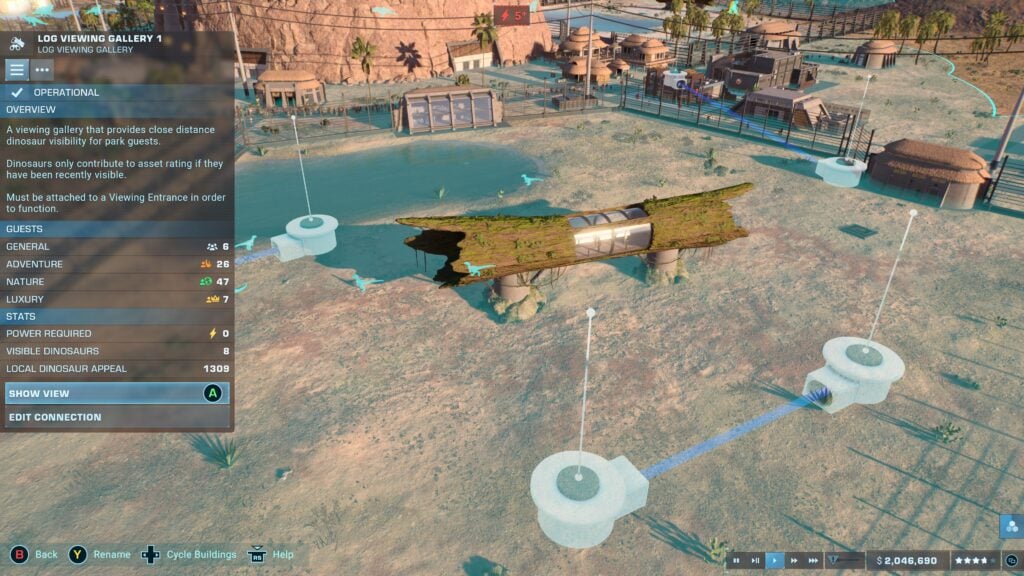Image resolution: width=1024 pixels, height=576 pixels.
Task: Set game speed to normal play
Action: [x=775, y=561]
